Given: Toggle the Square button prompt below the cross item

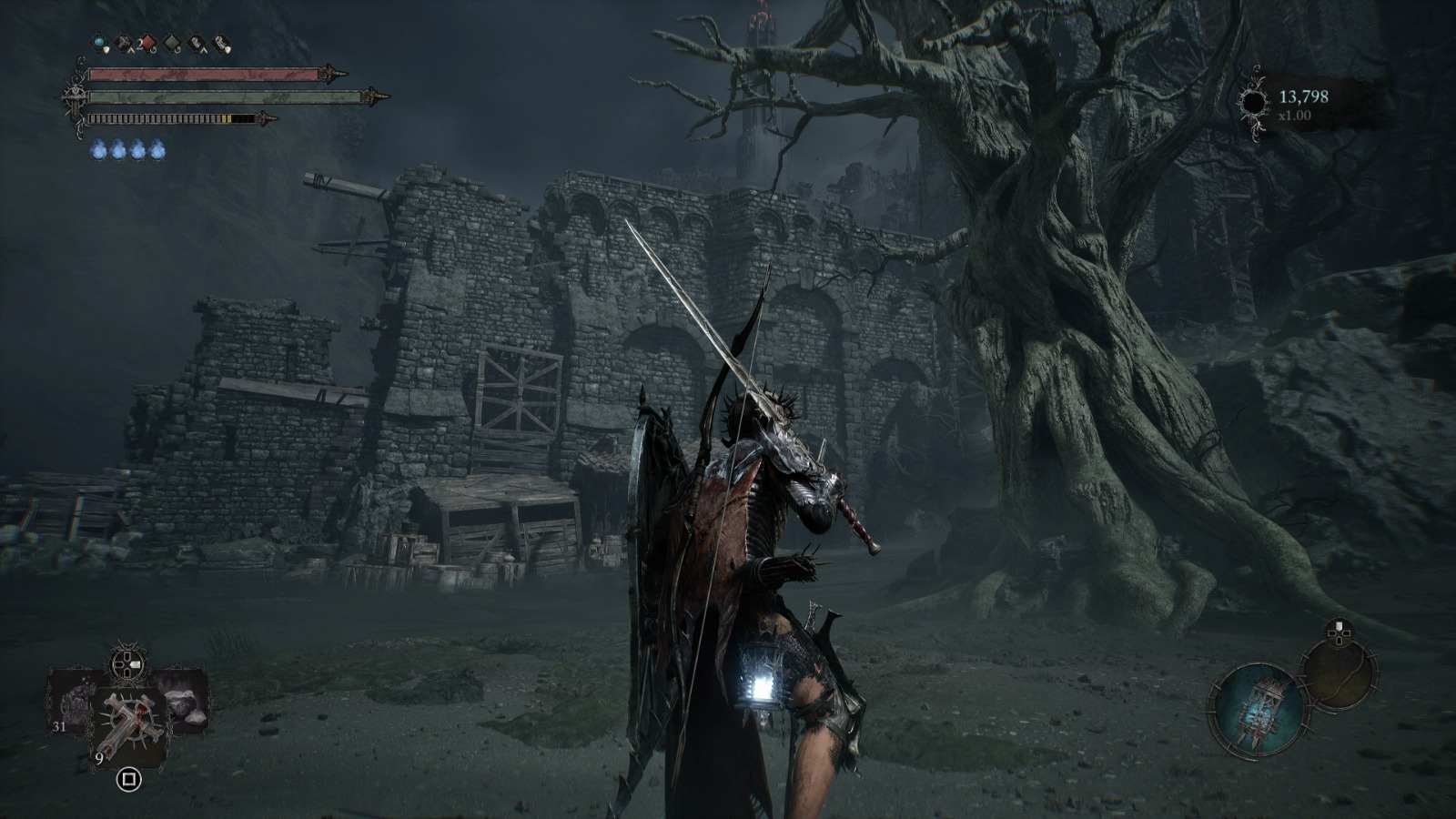Looking at the screenshot, I should click(x=128, y=780).
